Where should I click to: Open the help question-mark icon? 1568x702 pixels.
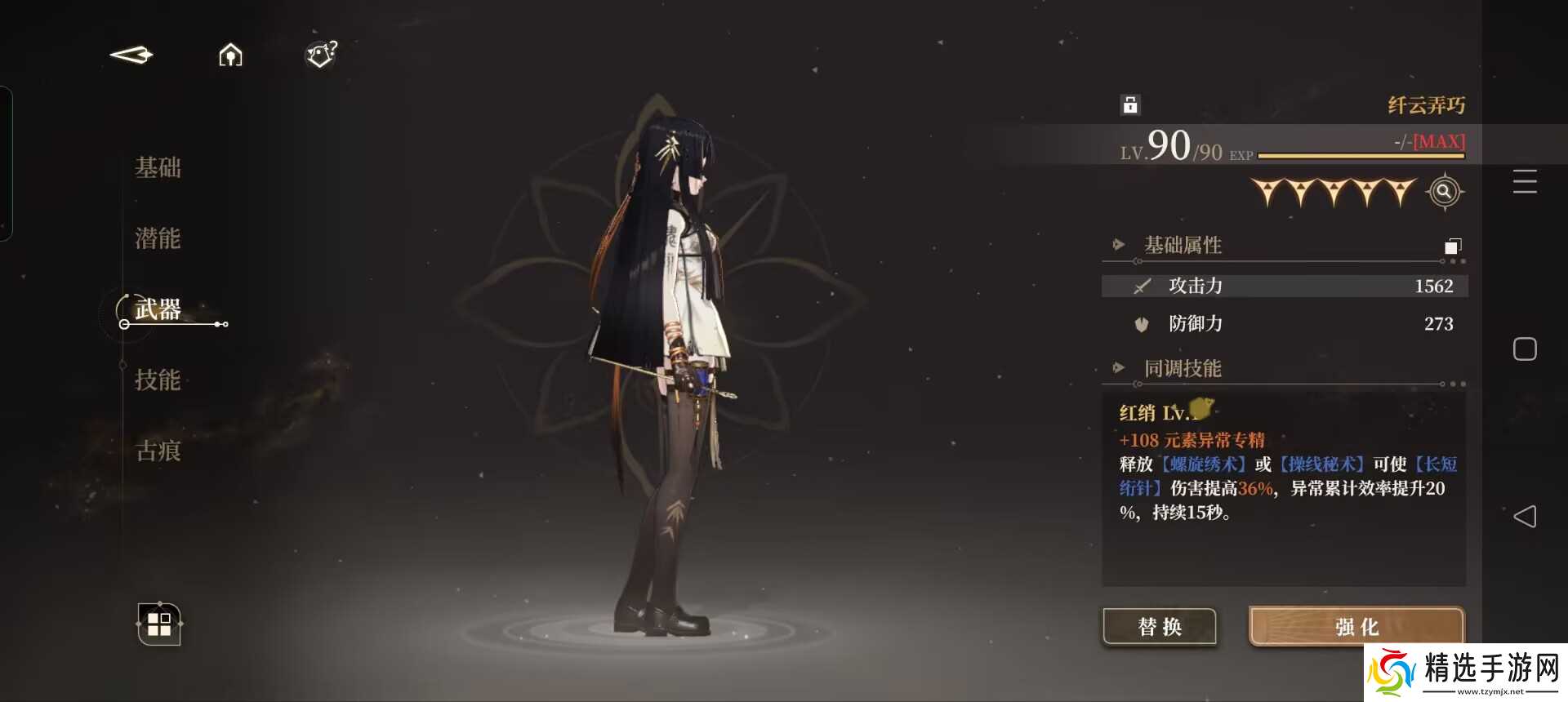321,55
